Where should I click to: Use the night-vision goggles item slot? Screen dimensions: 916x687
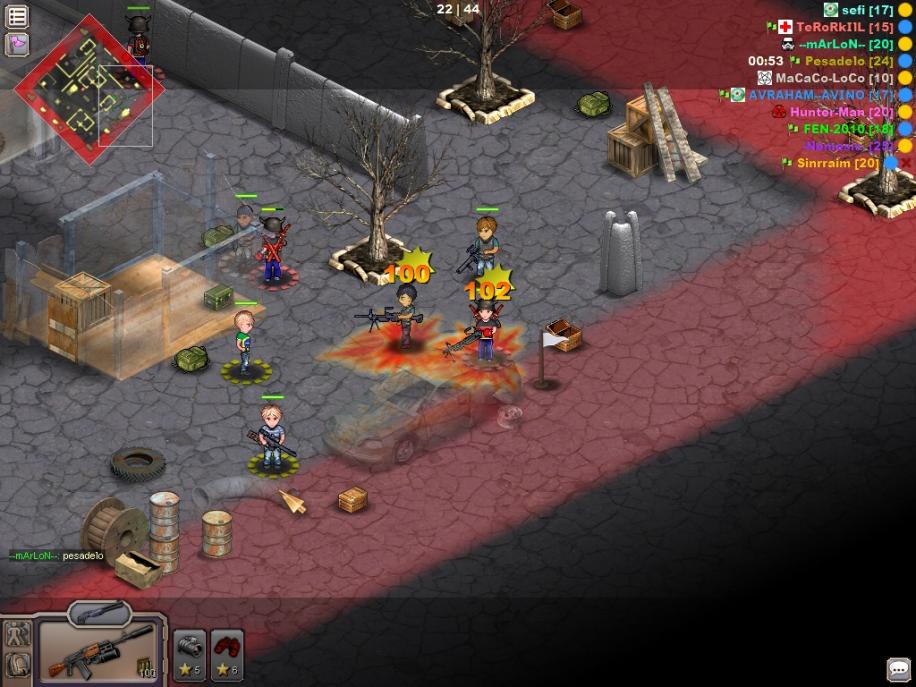click(190, 655)
